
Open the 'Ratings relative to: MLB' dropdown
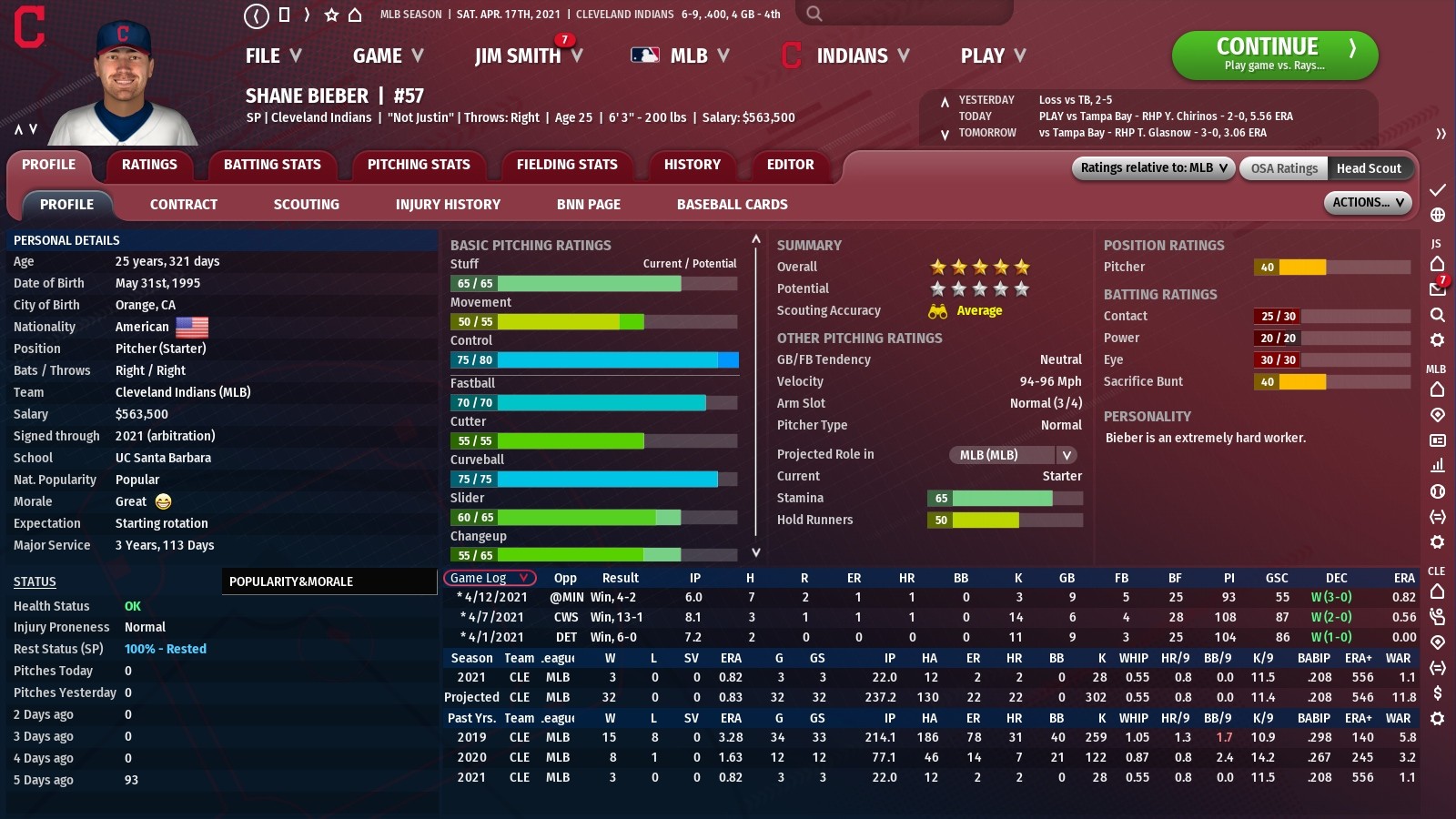coord(1151,168)
